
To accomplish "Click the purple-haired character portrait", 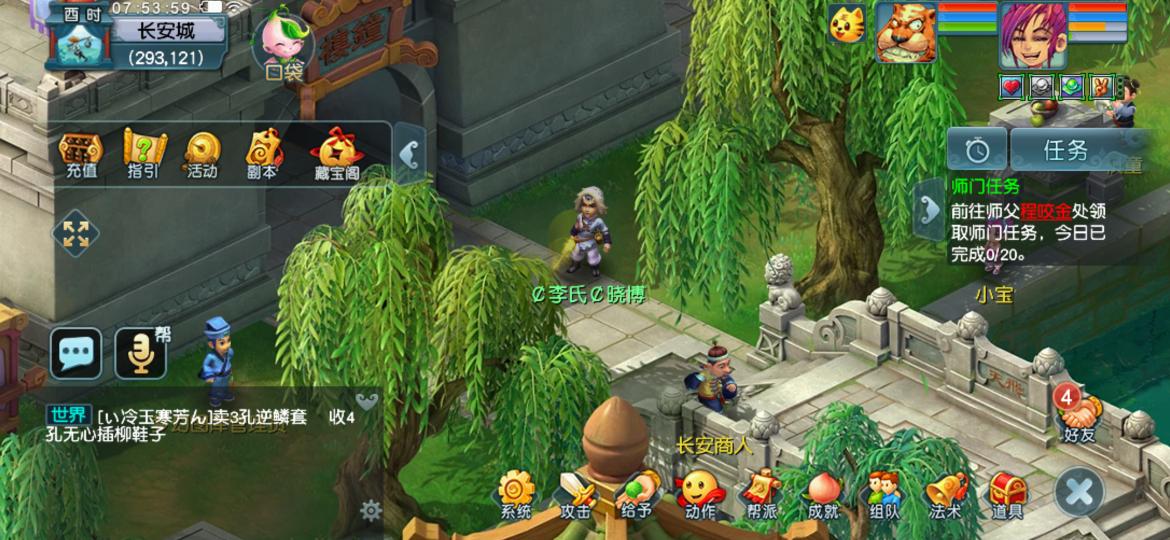I will 1032,33.
